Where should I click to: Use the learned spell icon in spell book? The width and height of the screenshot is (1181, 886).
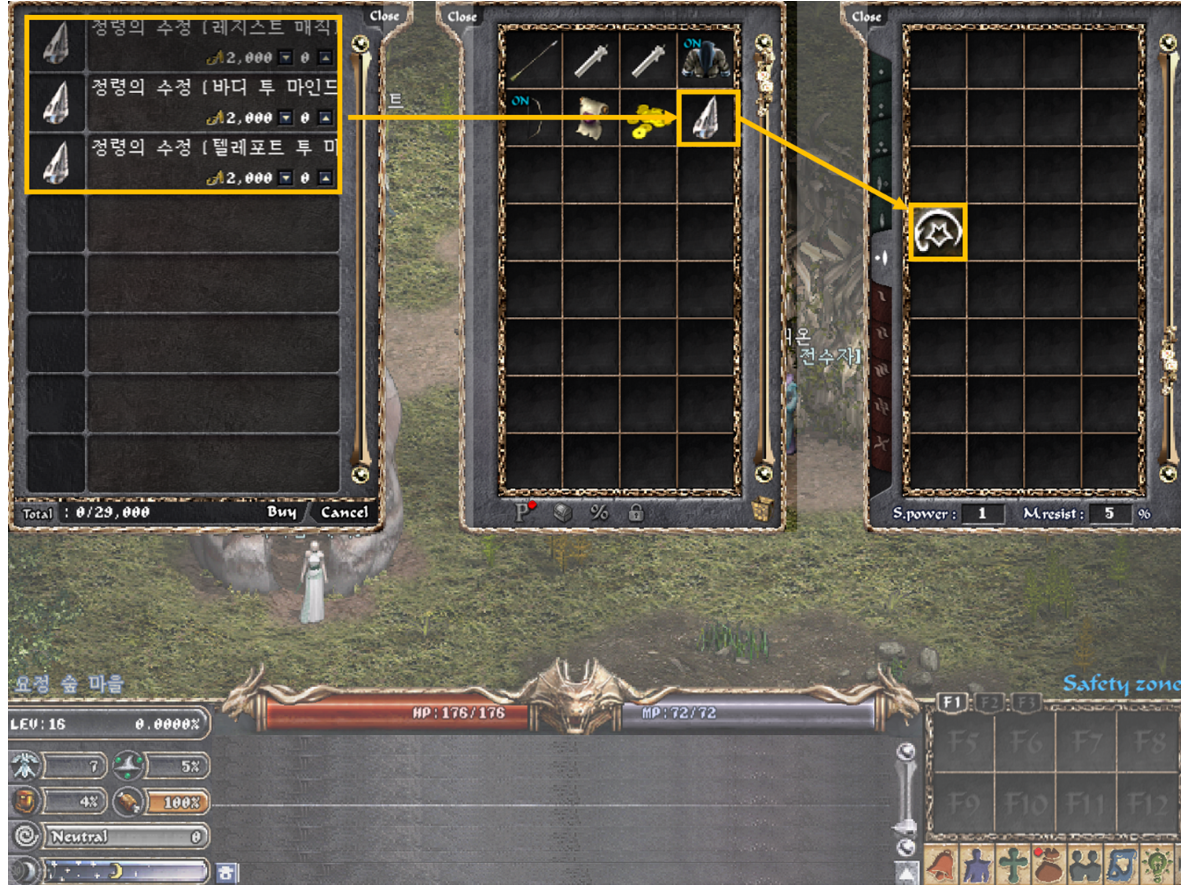tap(938, 233)
